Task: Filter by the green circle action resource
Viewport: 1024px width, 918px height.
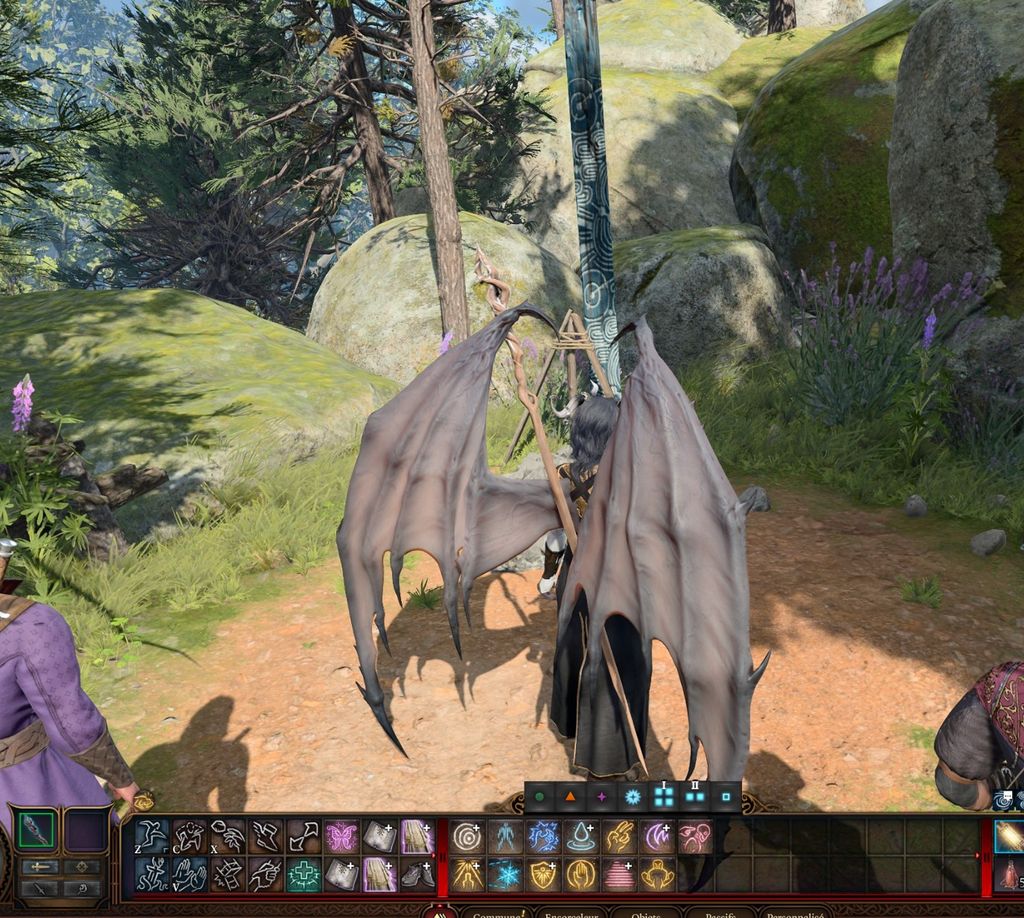Action: point(540,798)
